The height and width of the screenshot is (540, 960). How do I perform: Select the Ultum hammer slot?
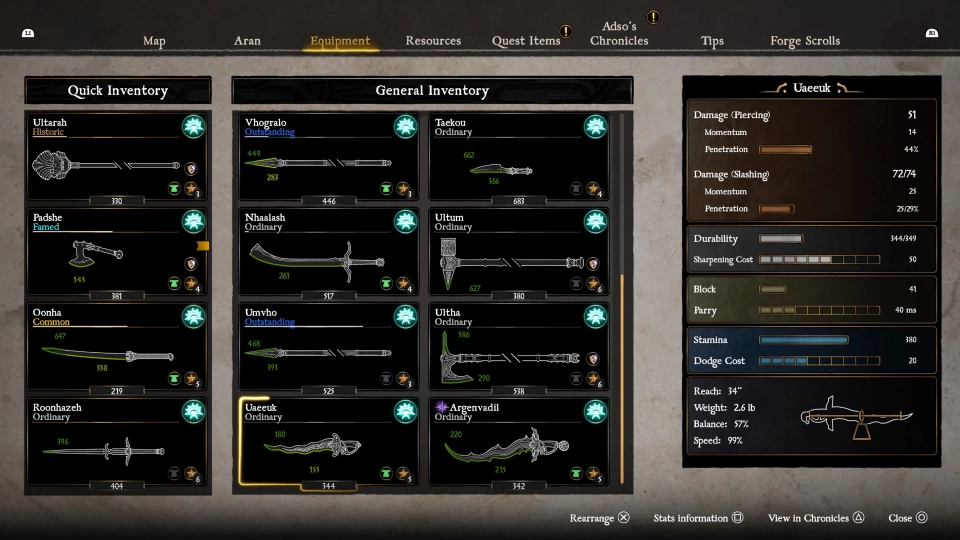[519, 255]
